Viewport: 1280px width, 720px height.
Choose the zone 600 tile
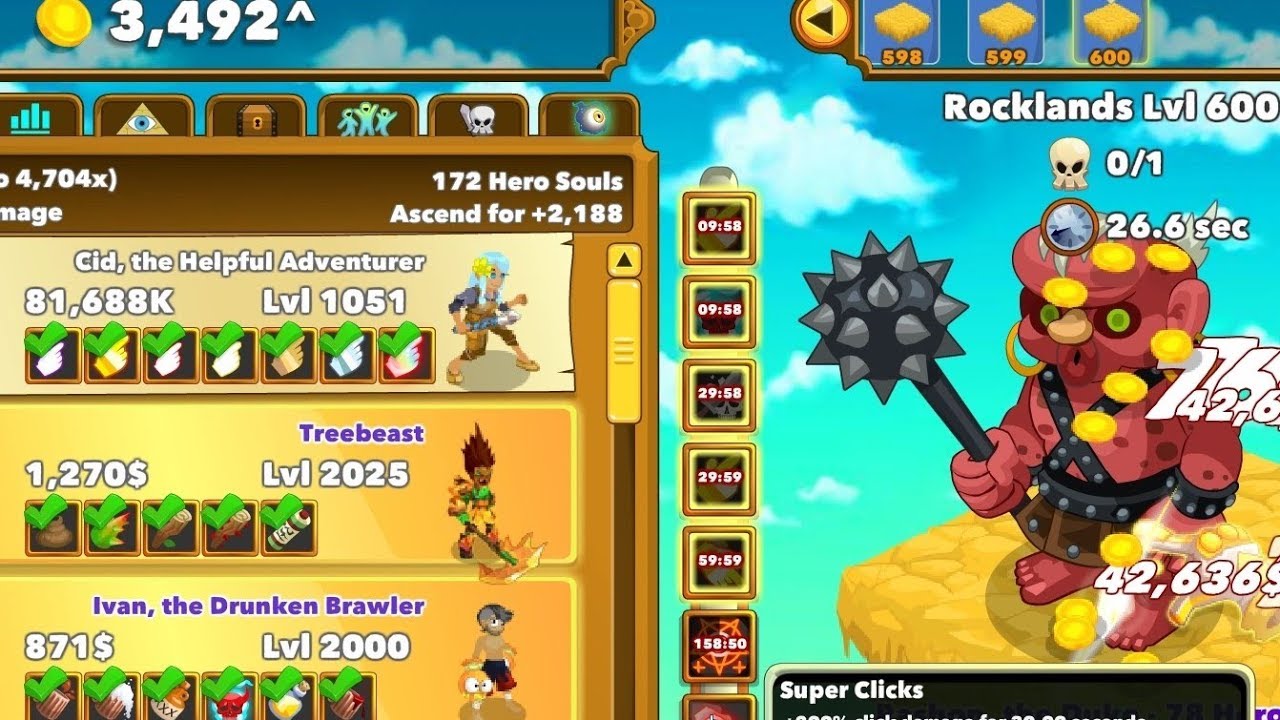[x=1109, y=32]
